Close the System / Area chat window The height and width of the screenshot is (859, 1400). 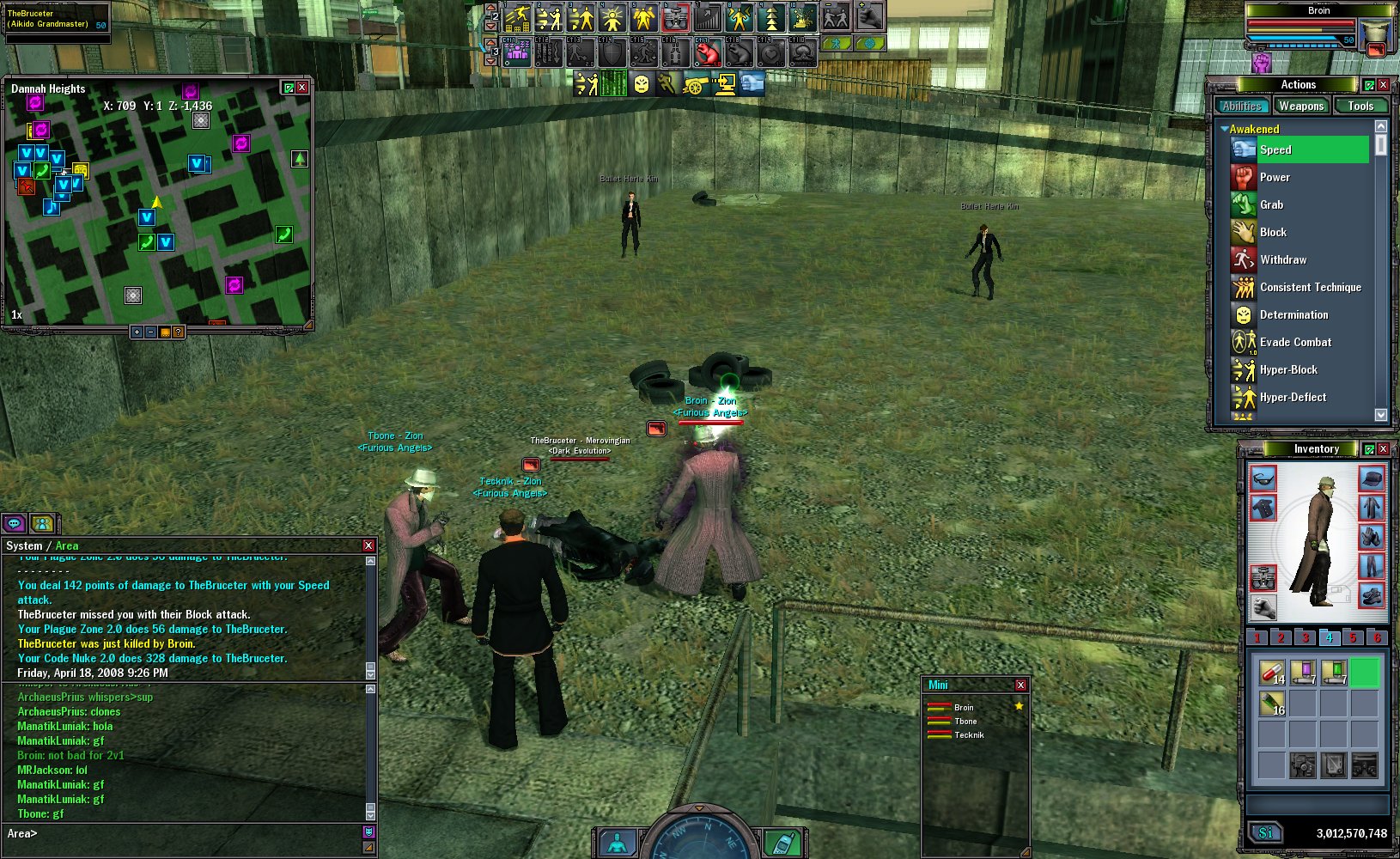[368, 545]
